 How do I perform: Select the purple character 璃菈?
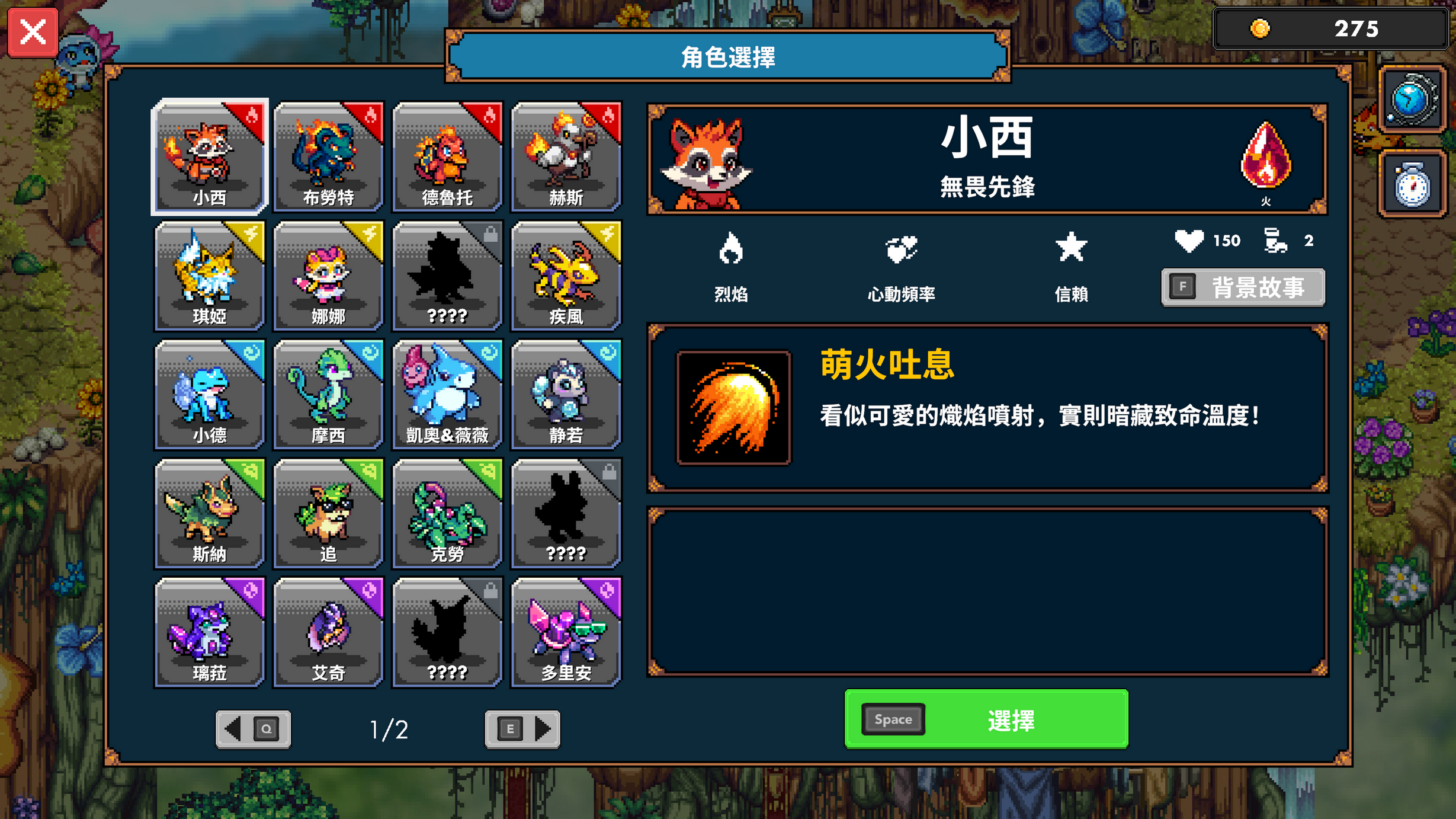click(x=209, y=633)
